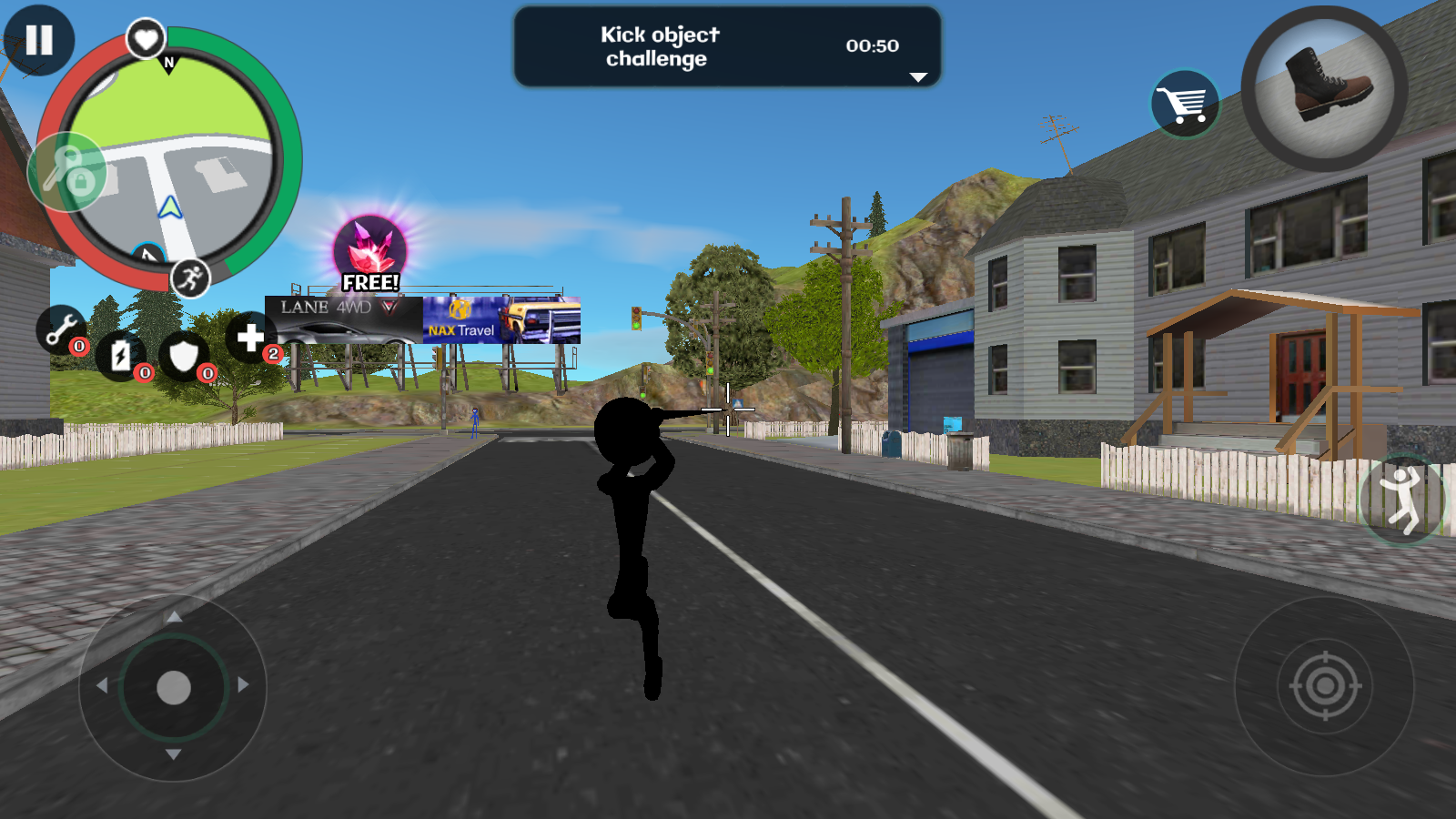
Task: Tap the boot kick button
Action: 1324,88
